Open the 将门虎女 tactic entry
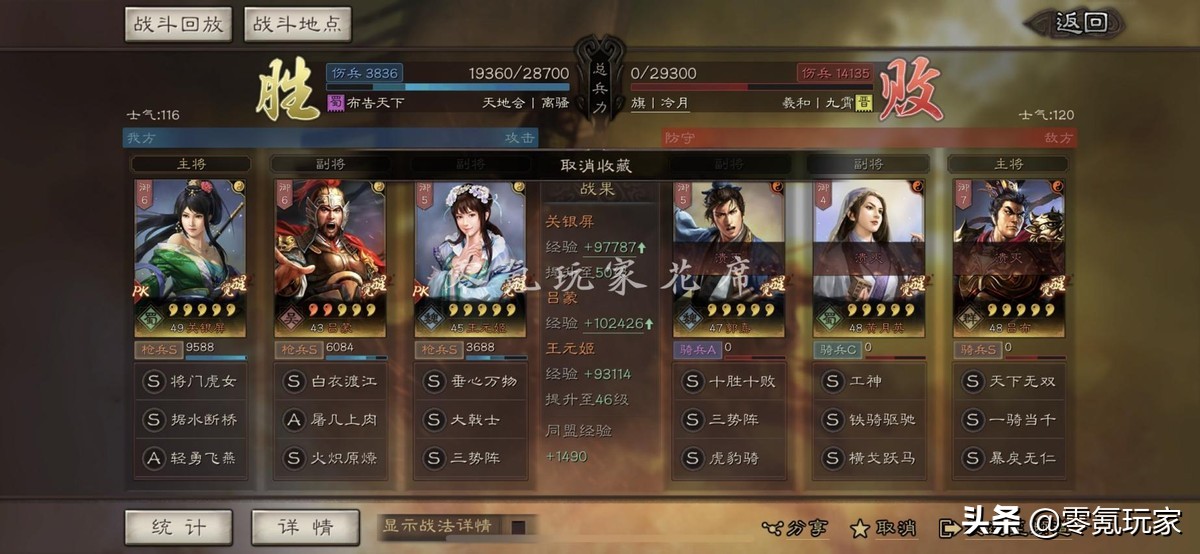Viewport: 1200px width, 554px height. pyautogui.click(x=190, y=381)
